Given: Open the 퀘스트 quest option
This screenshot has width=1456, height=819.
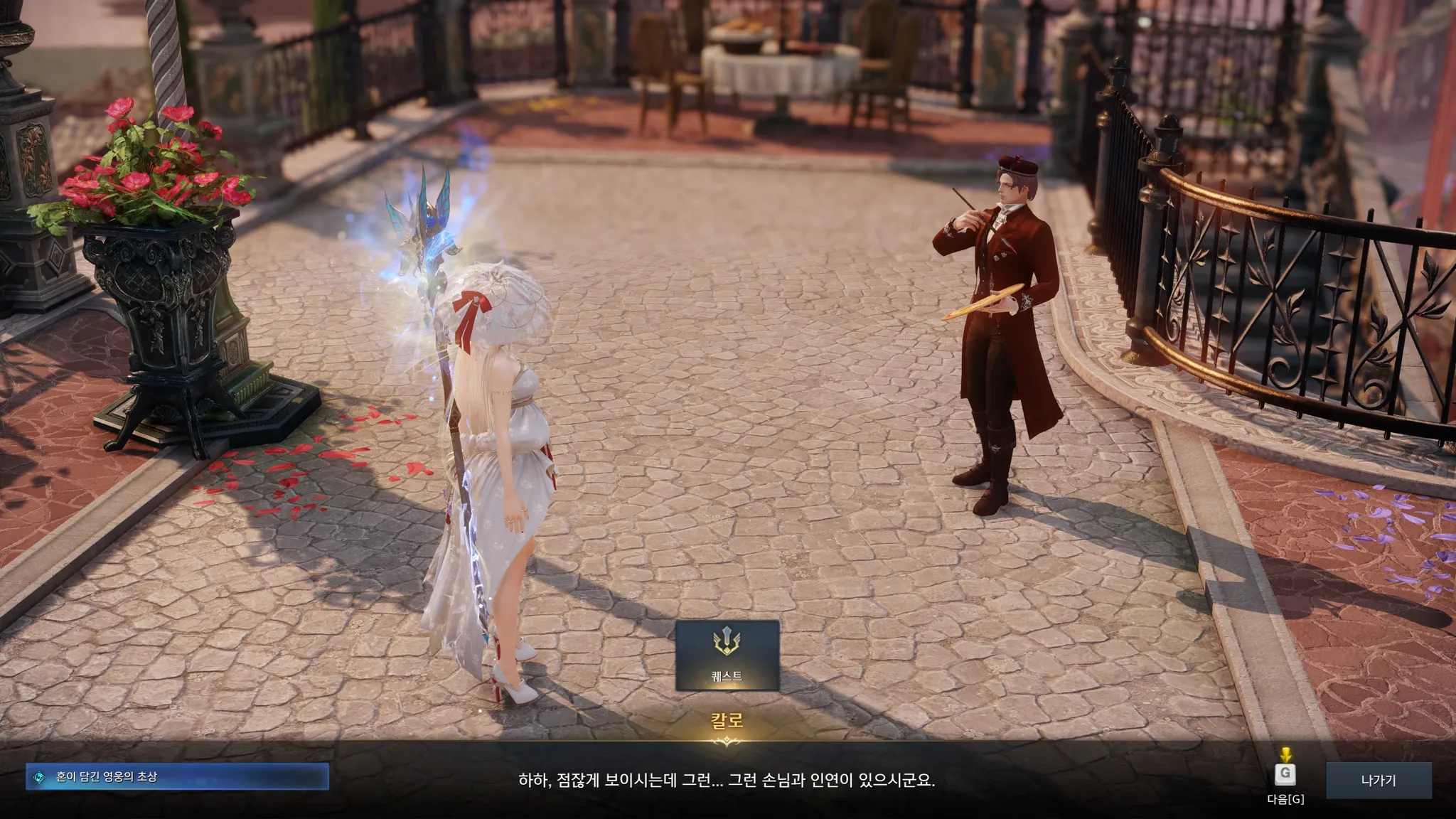Looking at the screenshot, I should 727,655.
